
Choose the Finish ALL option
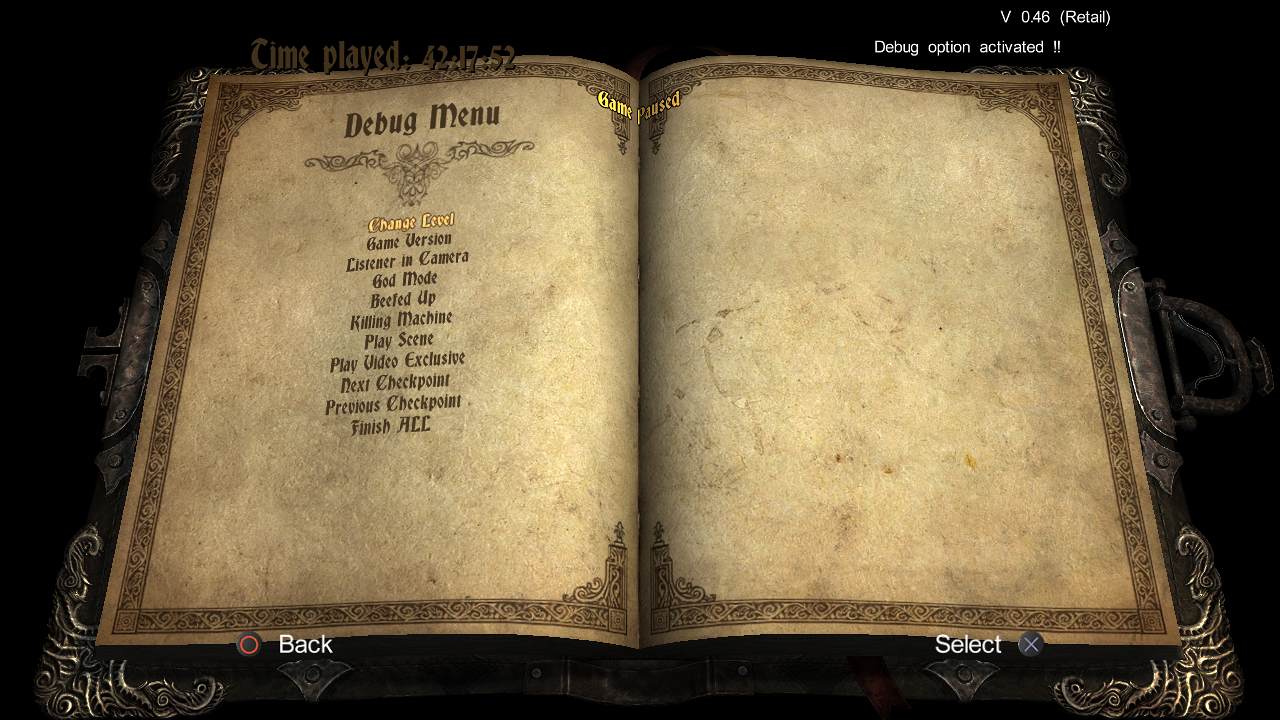point(391,426)
